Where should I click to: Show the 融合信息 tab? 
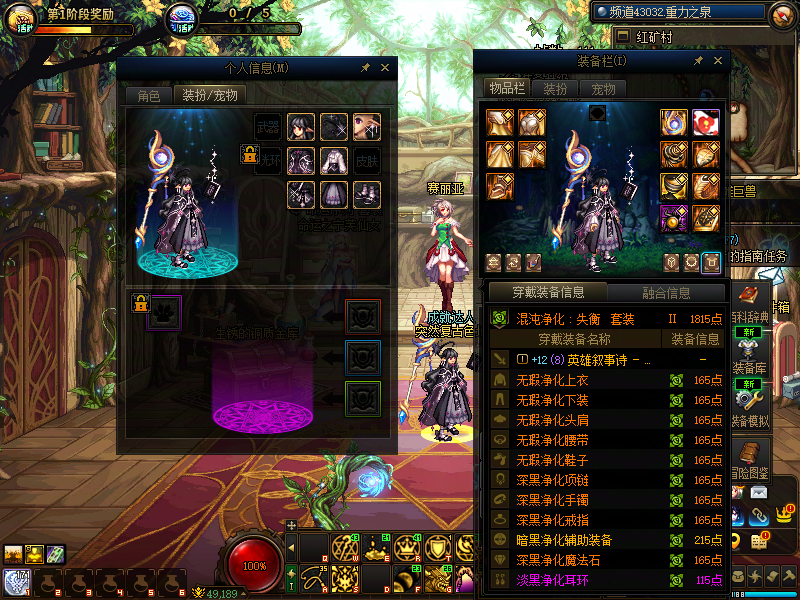point(665,293)
